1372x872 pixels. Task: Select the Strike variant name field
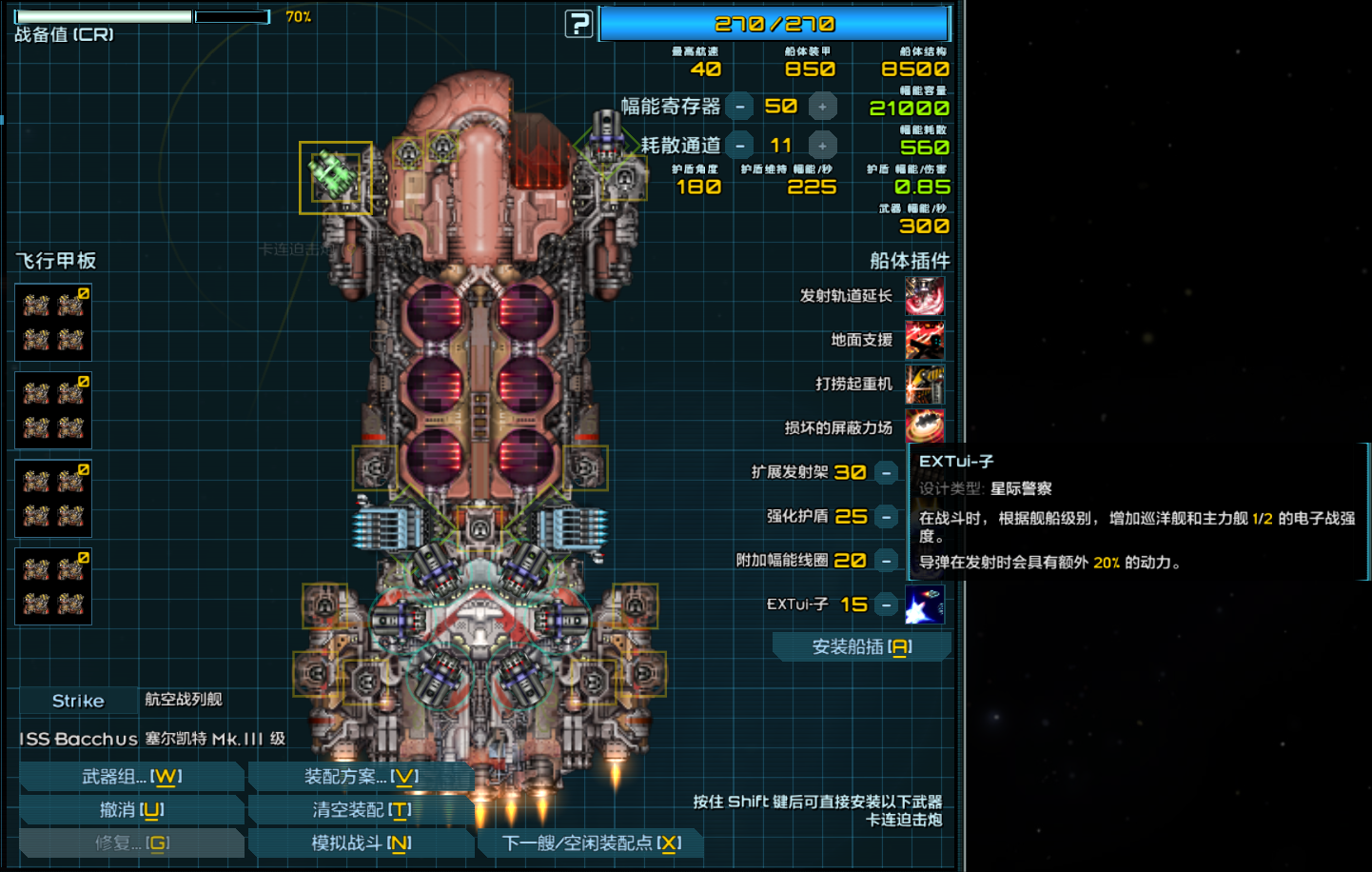(x=78, y=701)
